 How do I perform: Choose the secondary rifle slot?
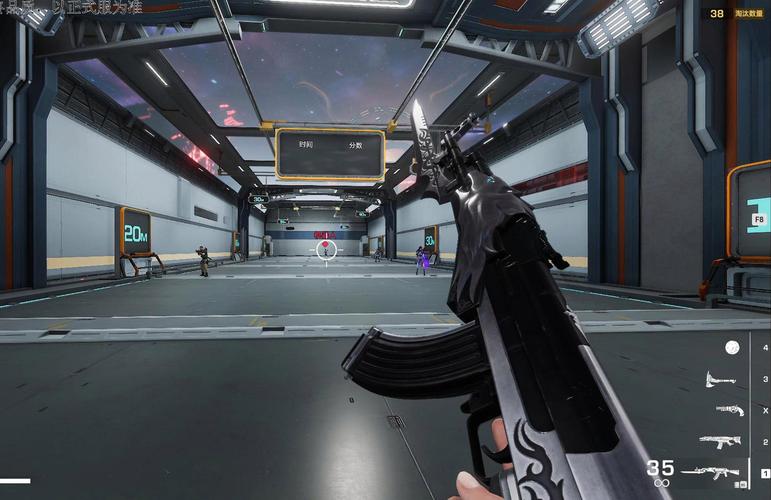[720, 441]
